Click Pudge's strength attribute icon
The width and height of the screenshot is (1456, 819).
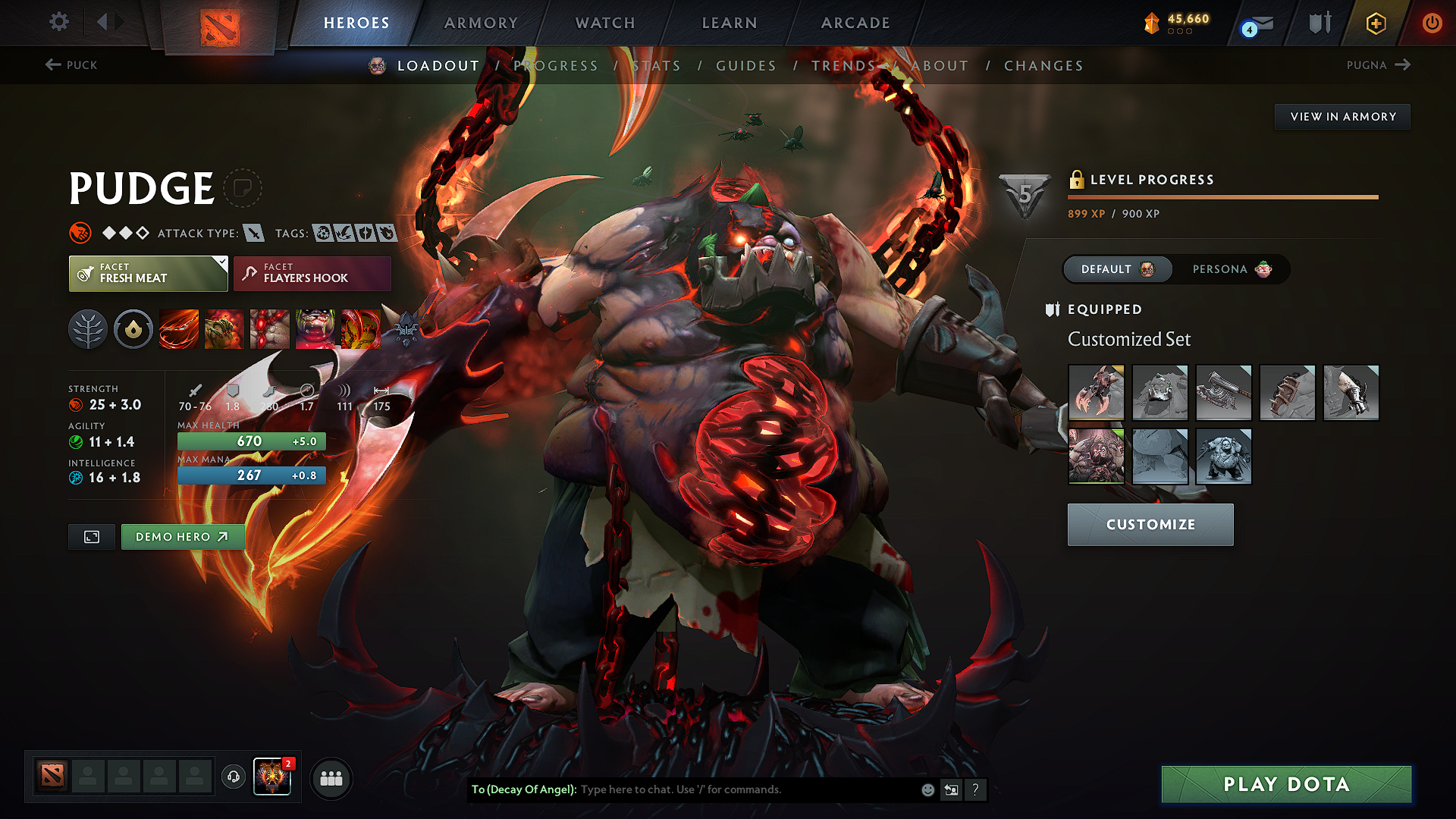point(77,404)
